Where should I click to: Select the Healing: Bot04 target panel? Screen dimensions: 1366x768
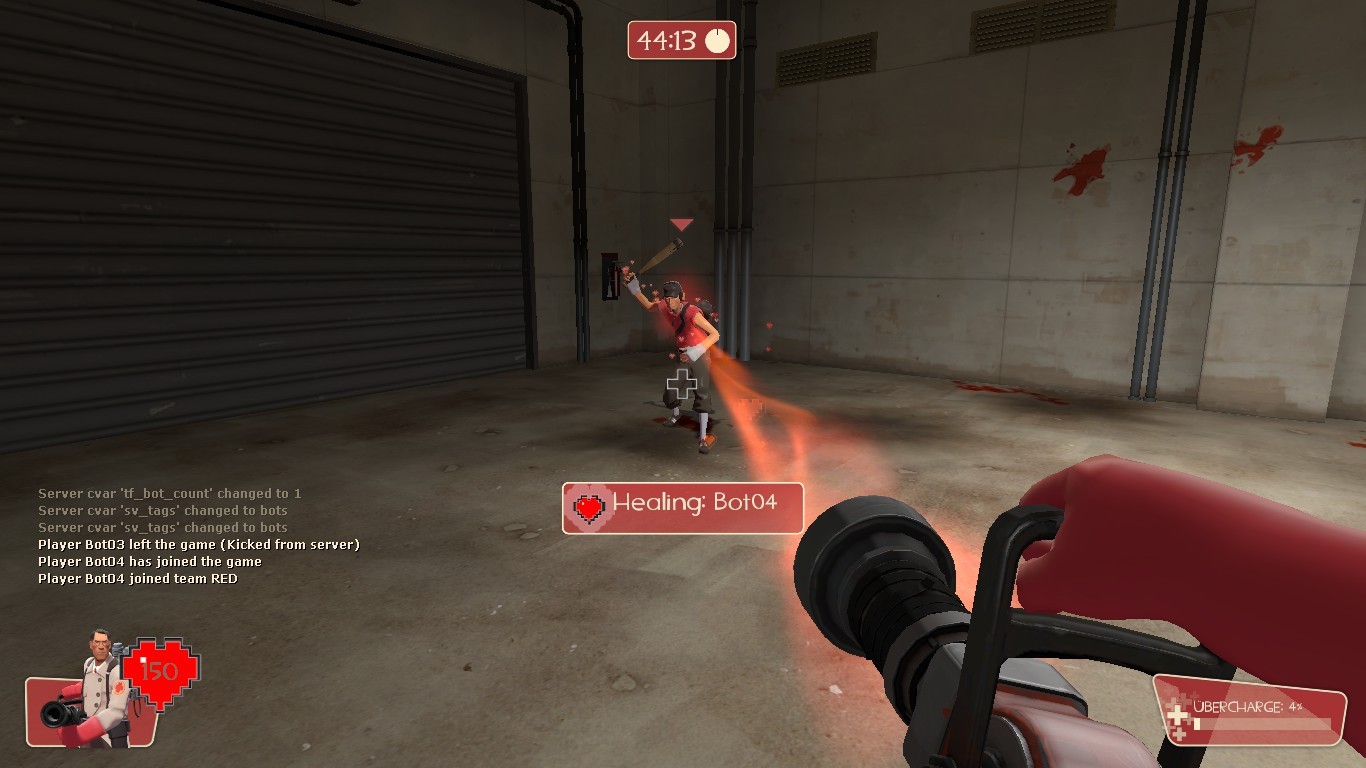pos(683,509)
